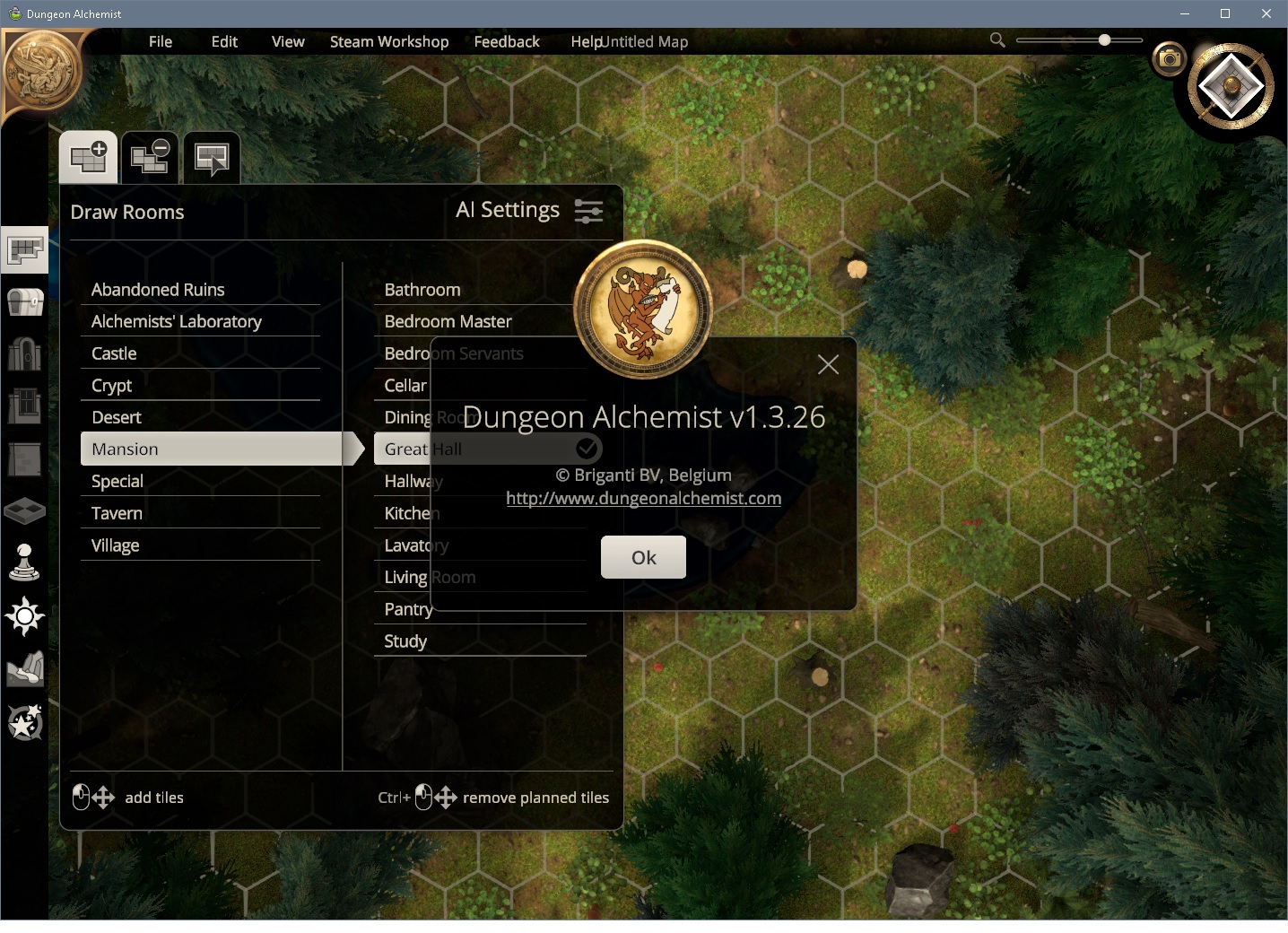1288x933 pixels.
Task: Maximize the Dungeon Alchemist window
Action: point(1225,13)
